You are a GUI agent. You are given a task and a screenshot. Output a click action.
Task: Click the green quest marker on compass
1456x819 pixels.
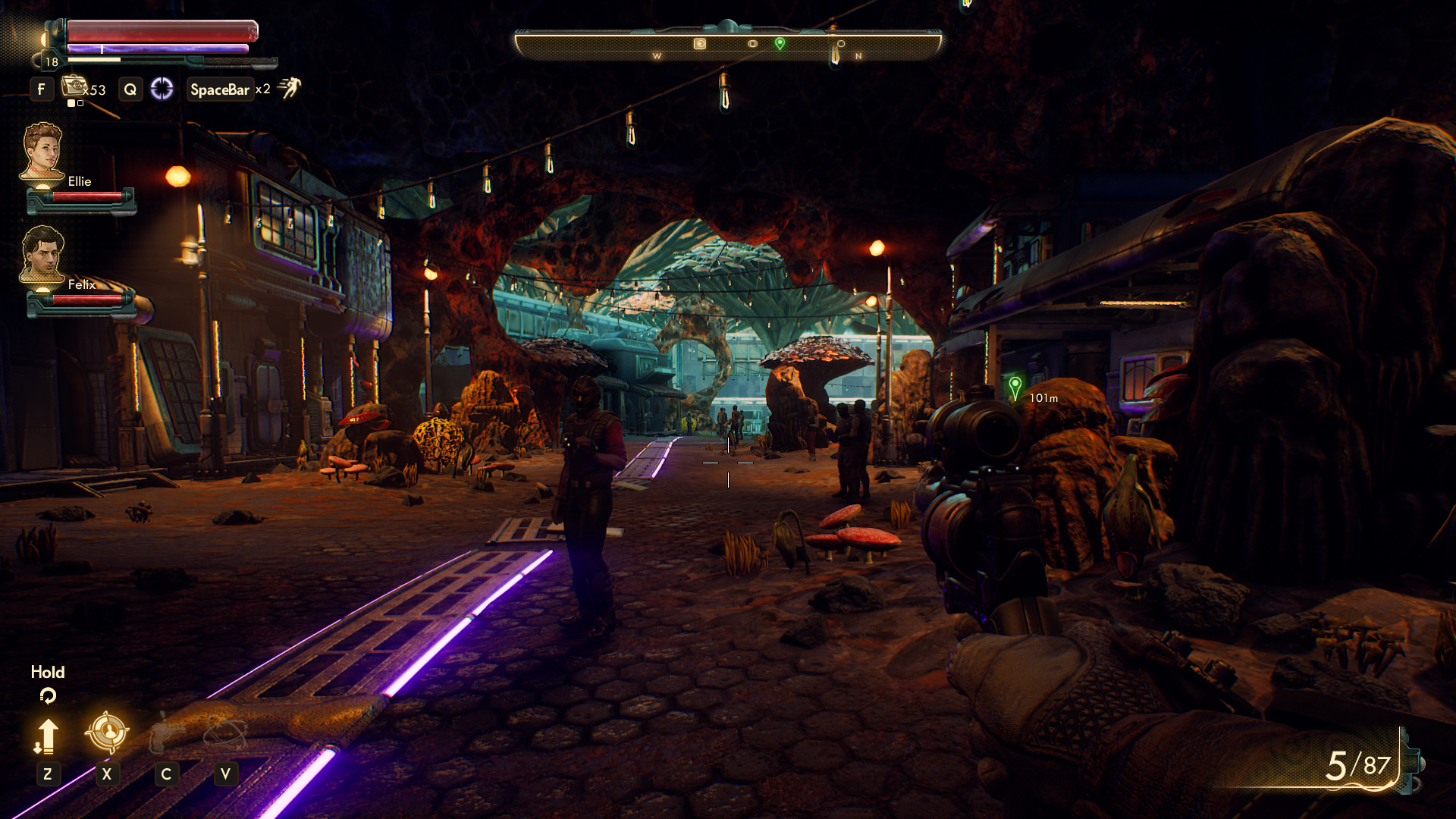[780, 43]
